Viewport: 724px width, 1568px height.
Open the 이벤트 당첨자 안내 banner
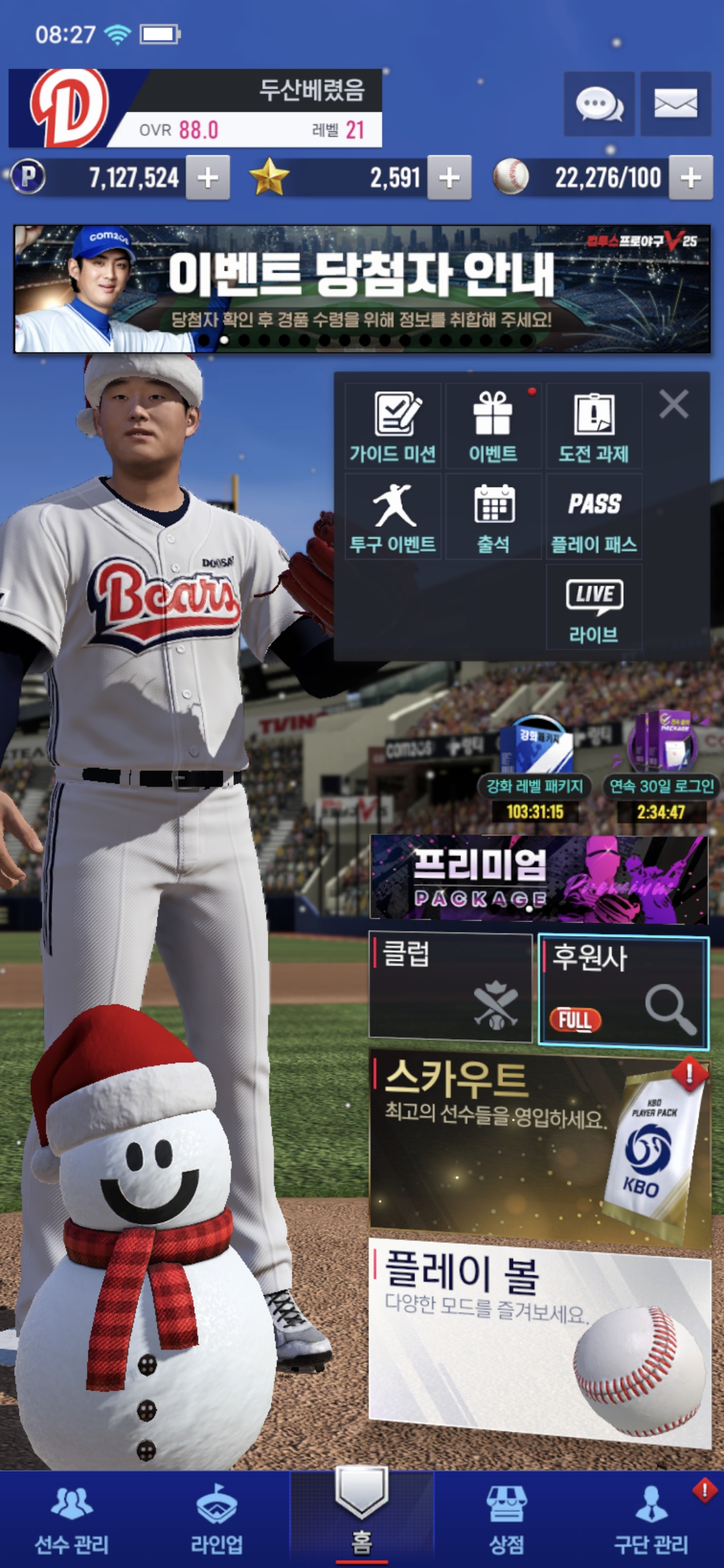[x=362, y=289]
